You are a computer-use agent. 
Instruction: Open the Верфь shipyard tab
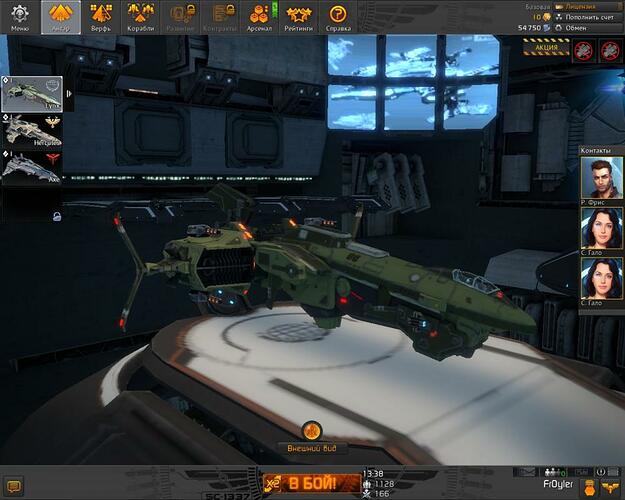(x=101, y=17)
